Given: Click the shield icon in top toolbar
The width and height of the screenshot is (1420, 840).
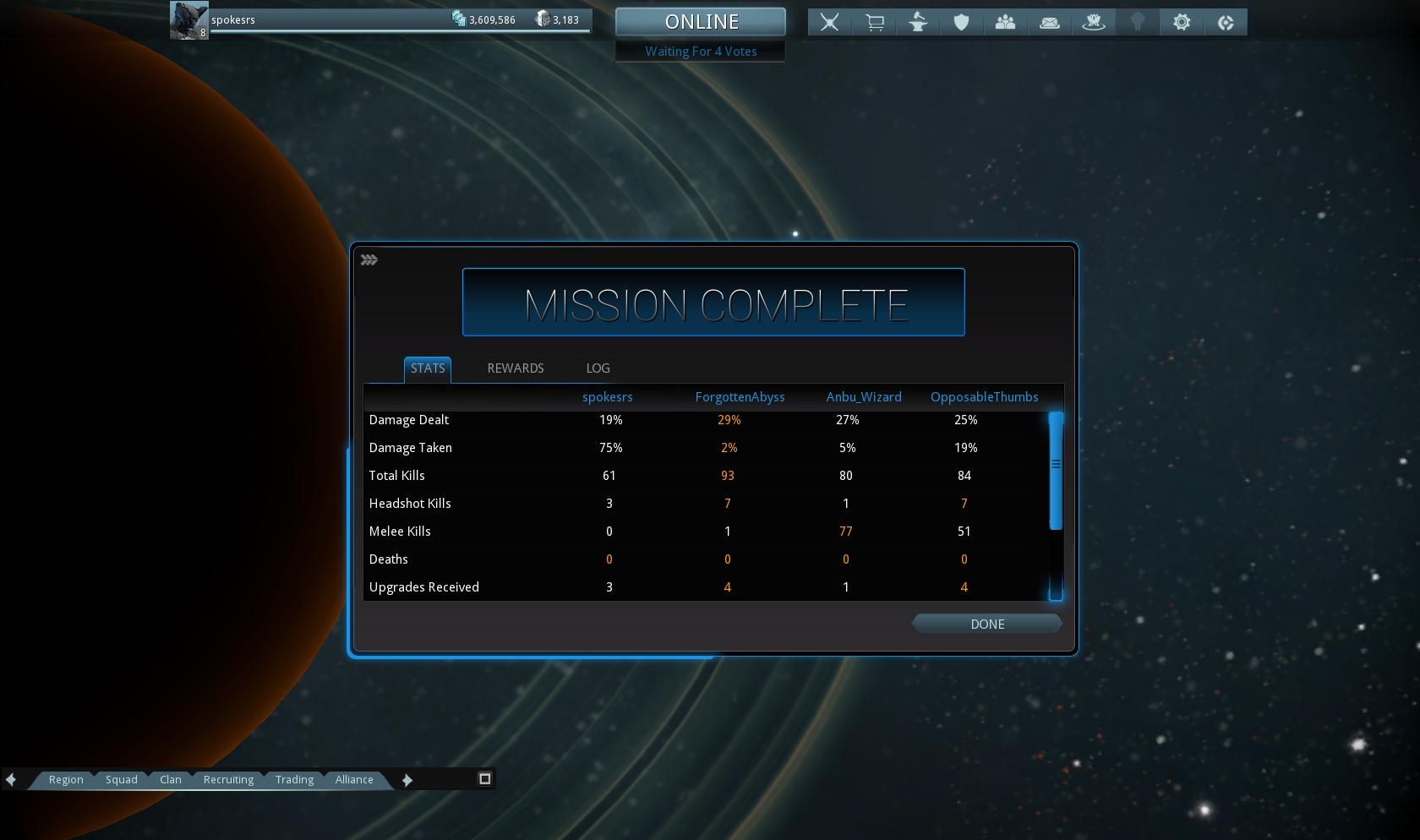Looking at the screenshot, I should (x=962, y=23).
